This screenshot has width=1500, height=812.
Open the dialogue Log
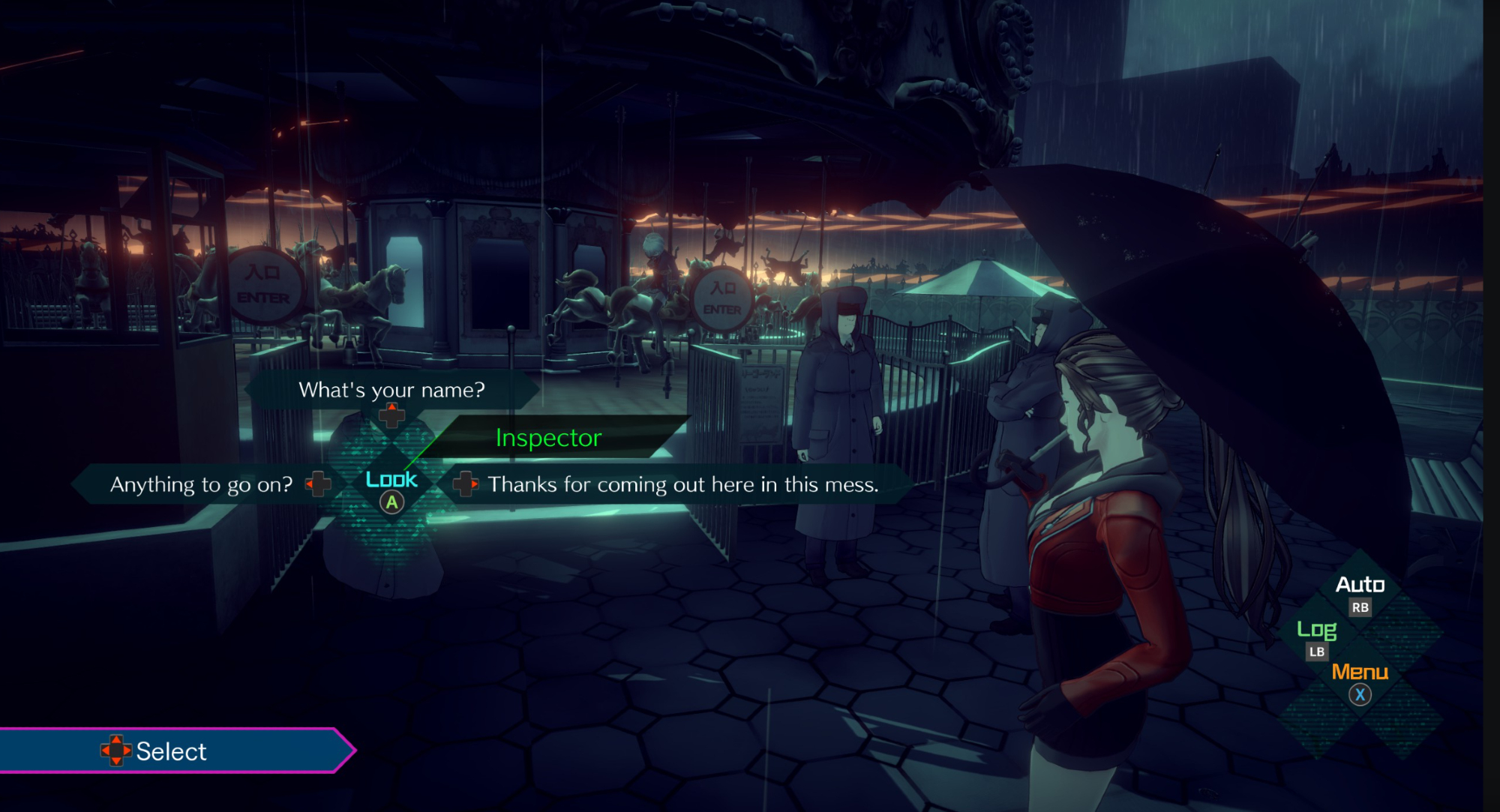tap(1317, 637)
